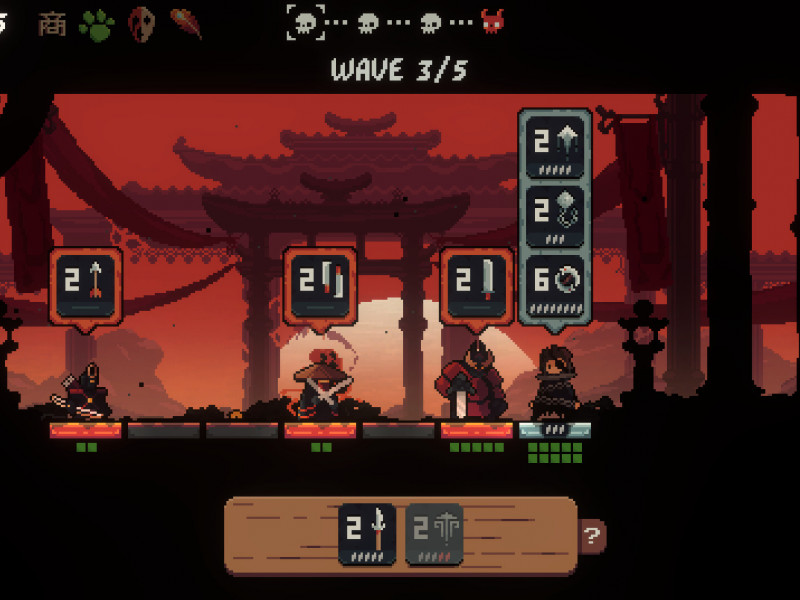Click the red mask icon
The height and width of the screenshot is (600, 800).
[142, 24]
